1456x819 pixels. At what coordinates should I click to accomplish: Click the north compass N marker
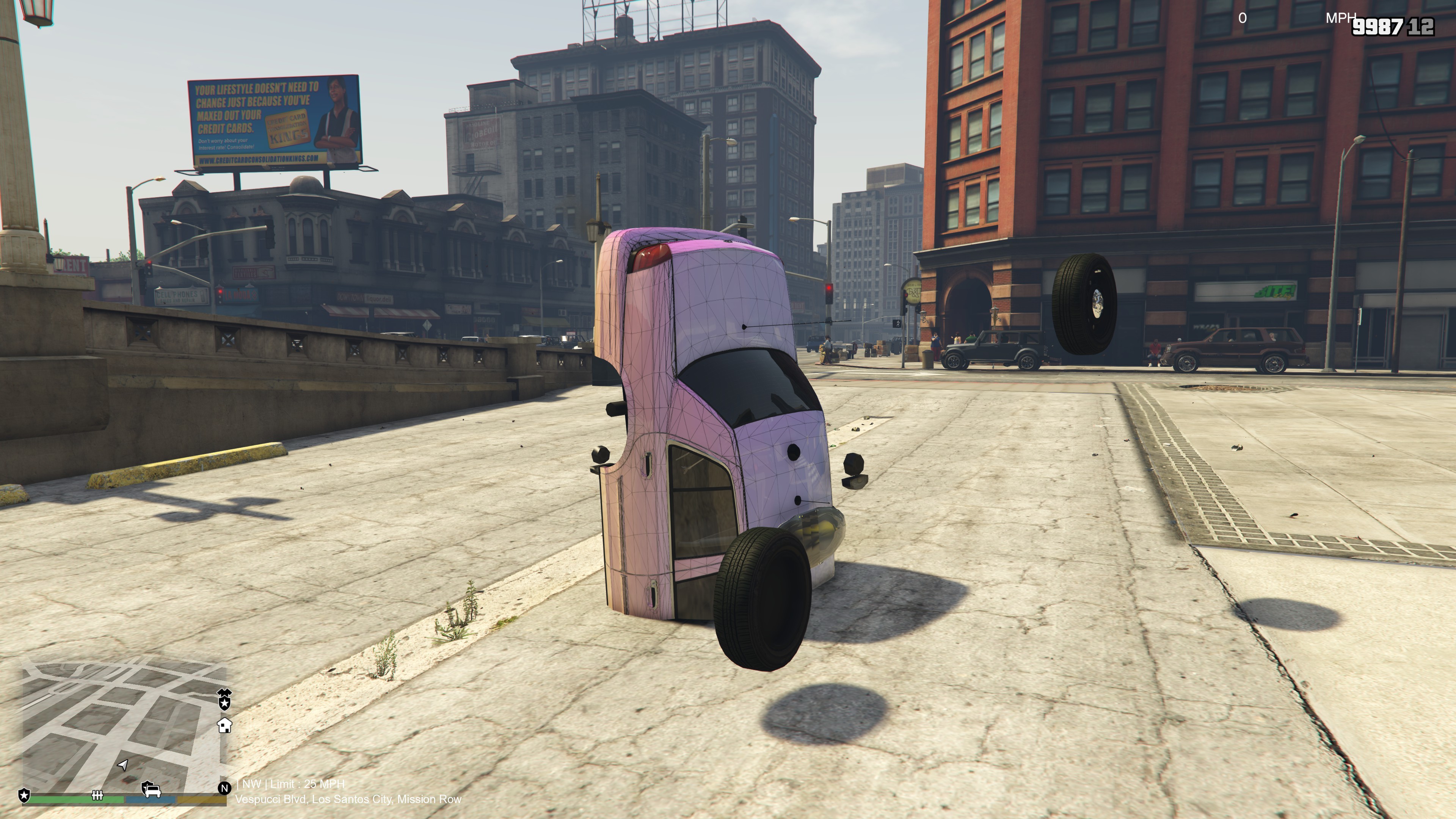(224, 788)
